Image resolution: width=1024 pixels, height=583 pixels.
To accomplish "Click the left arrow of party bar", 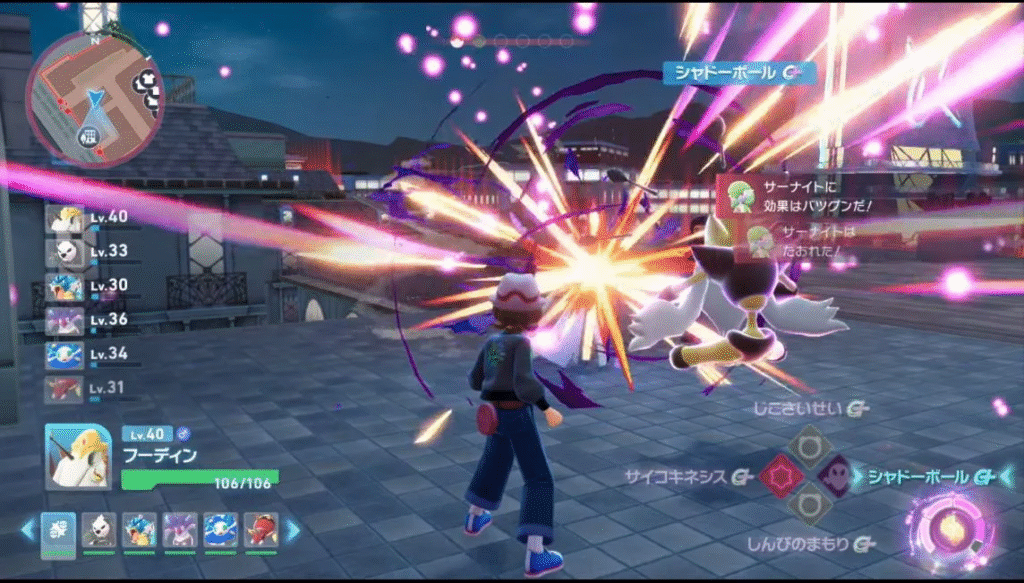I will pyautogui.click(x=28, y=530).
